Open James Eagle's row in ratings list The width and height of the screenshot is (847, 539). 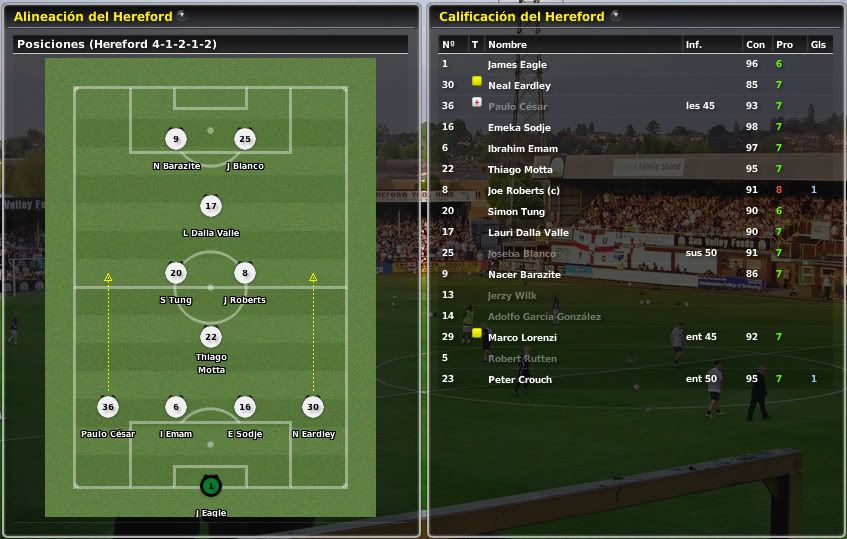point(517,65)
